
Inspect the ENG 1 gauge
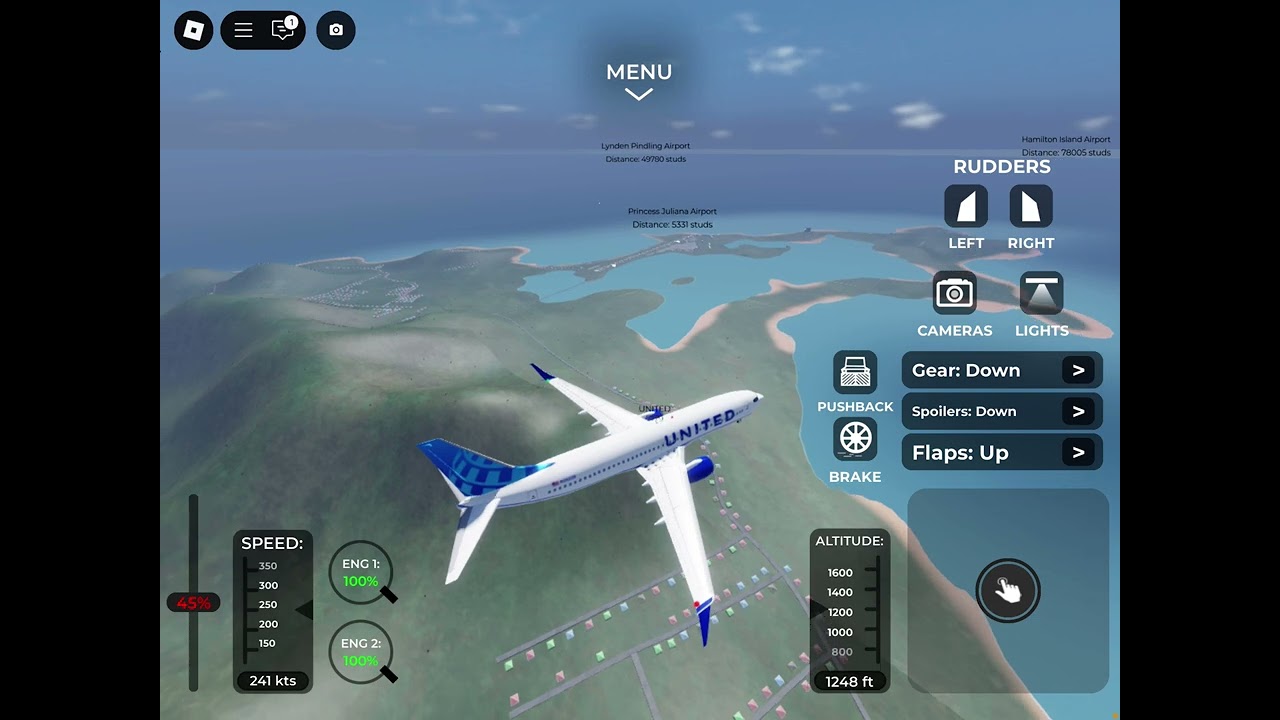pyautogui.click(x=361, y=574)
